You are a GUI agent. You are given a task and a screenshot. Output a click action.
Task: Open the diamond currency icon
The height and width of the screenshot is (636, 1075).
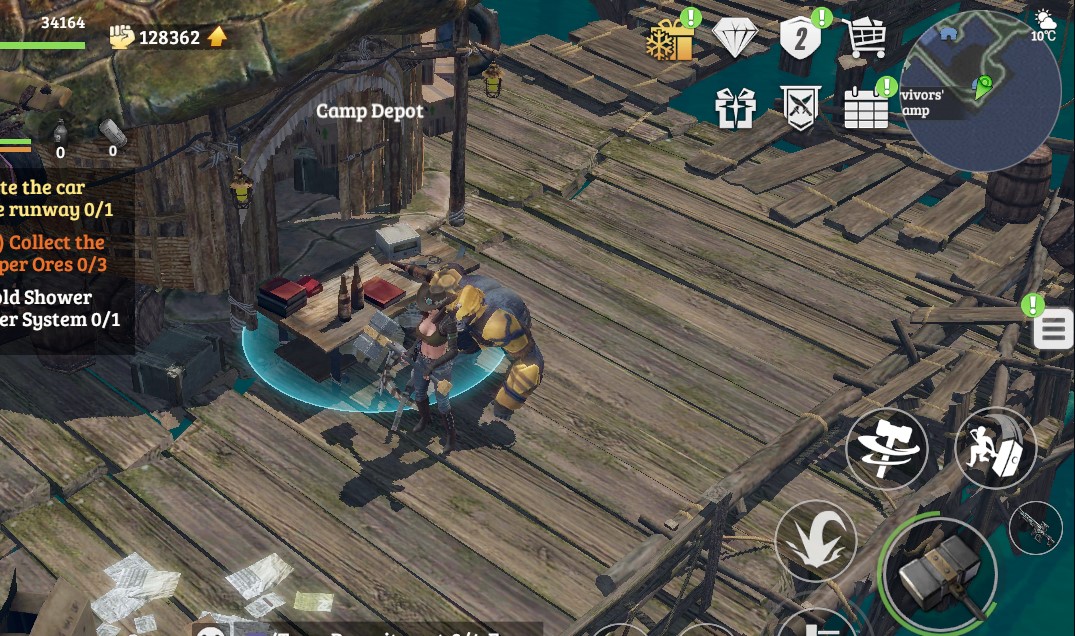pyautogui.click(x=735, y=39)
